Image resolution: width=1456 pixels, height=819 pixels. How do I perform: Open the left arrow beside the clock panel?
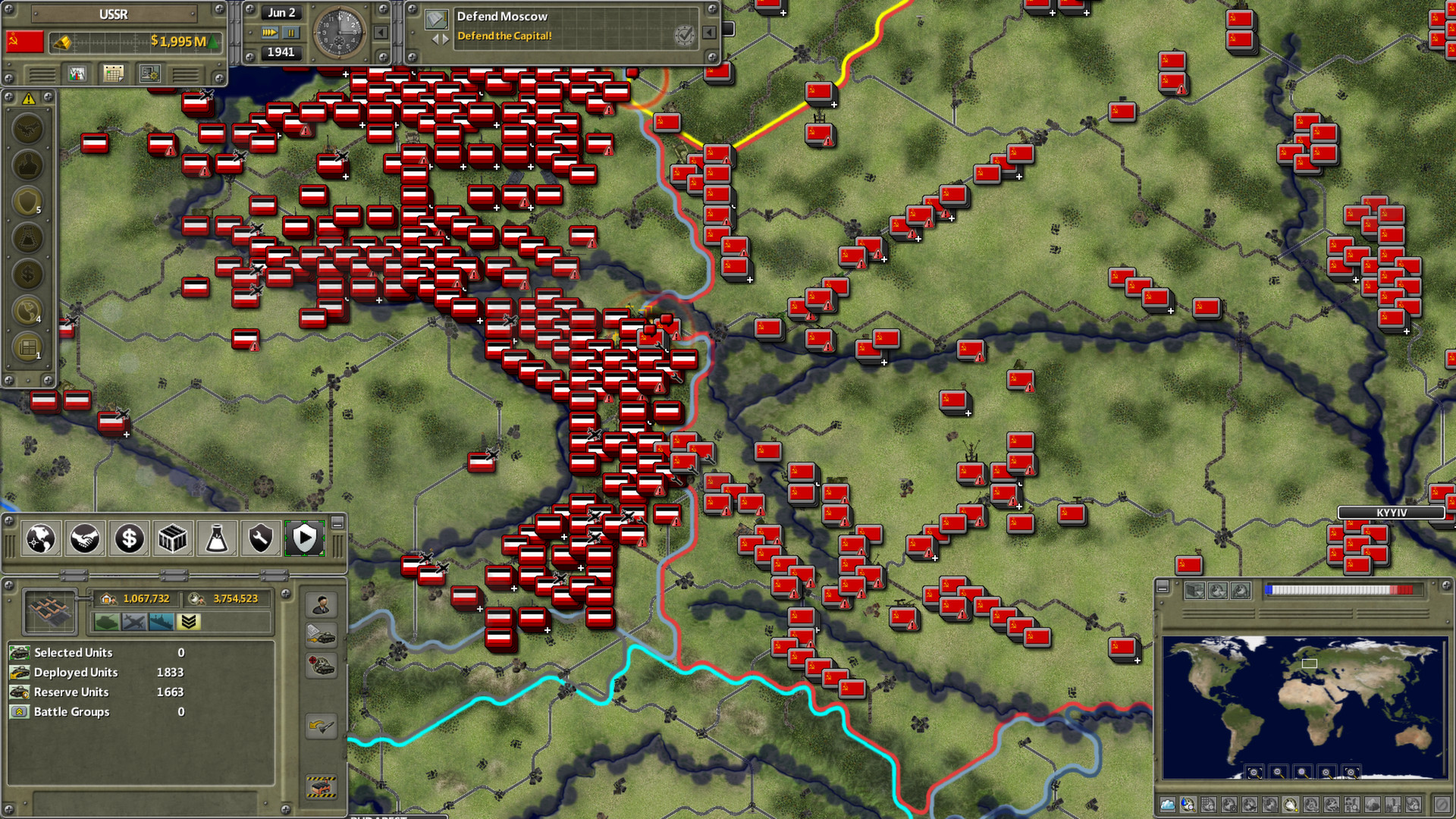pyautogui.click(x=380, y=33)
